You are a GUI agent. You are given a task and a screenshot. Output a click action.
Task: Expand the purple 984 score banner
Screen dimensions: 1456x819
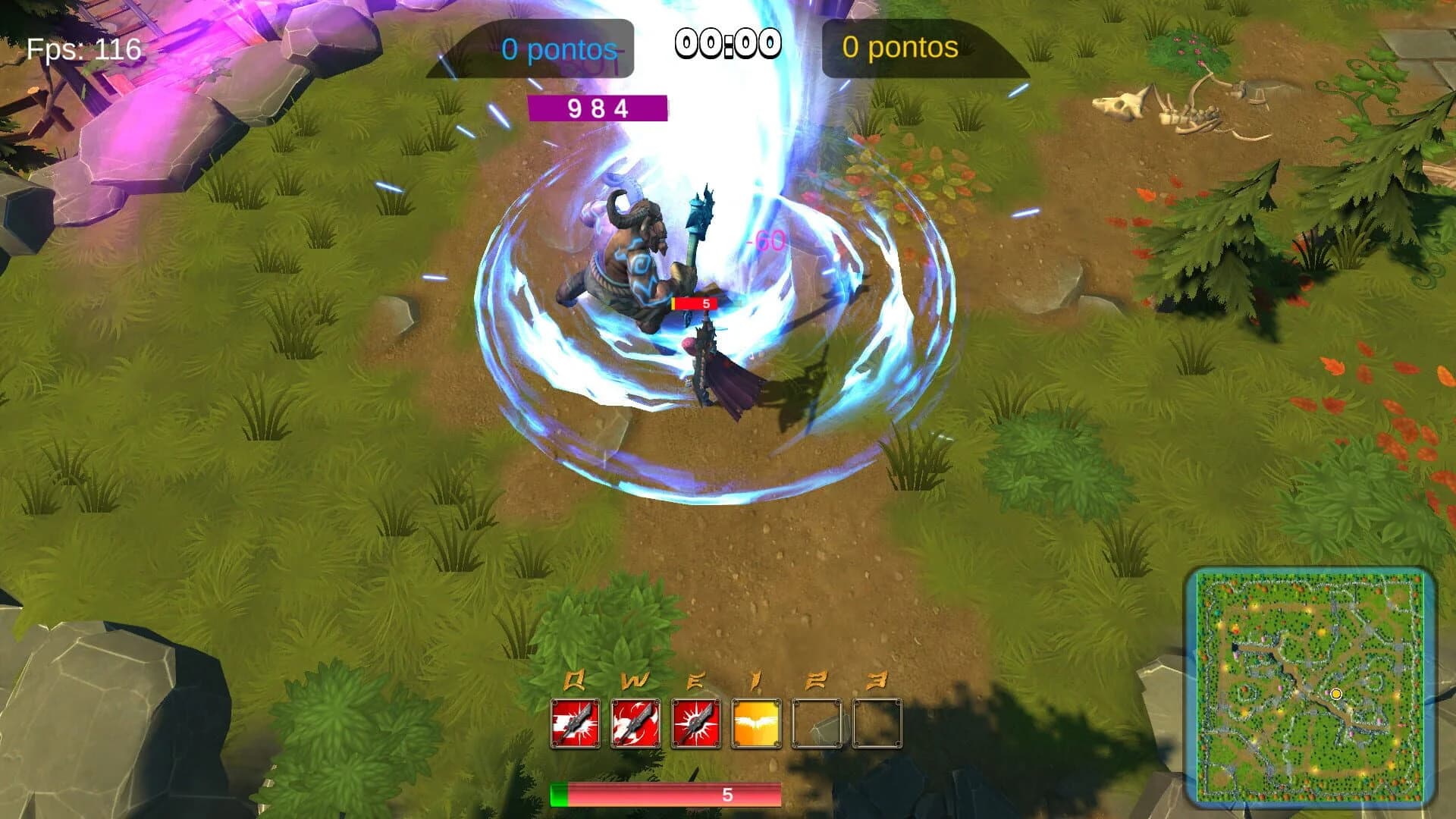click(x=597, y=108)
